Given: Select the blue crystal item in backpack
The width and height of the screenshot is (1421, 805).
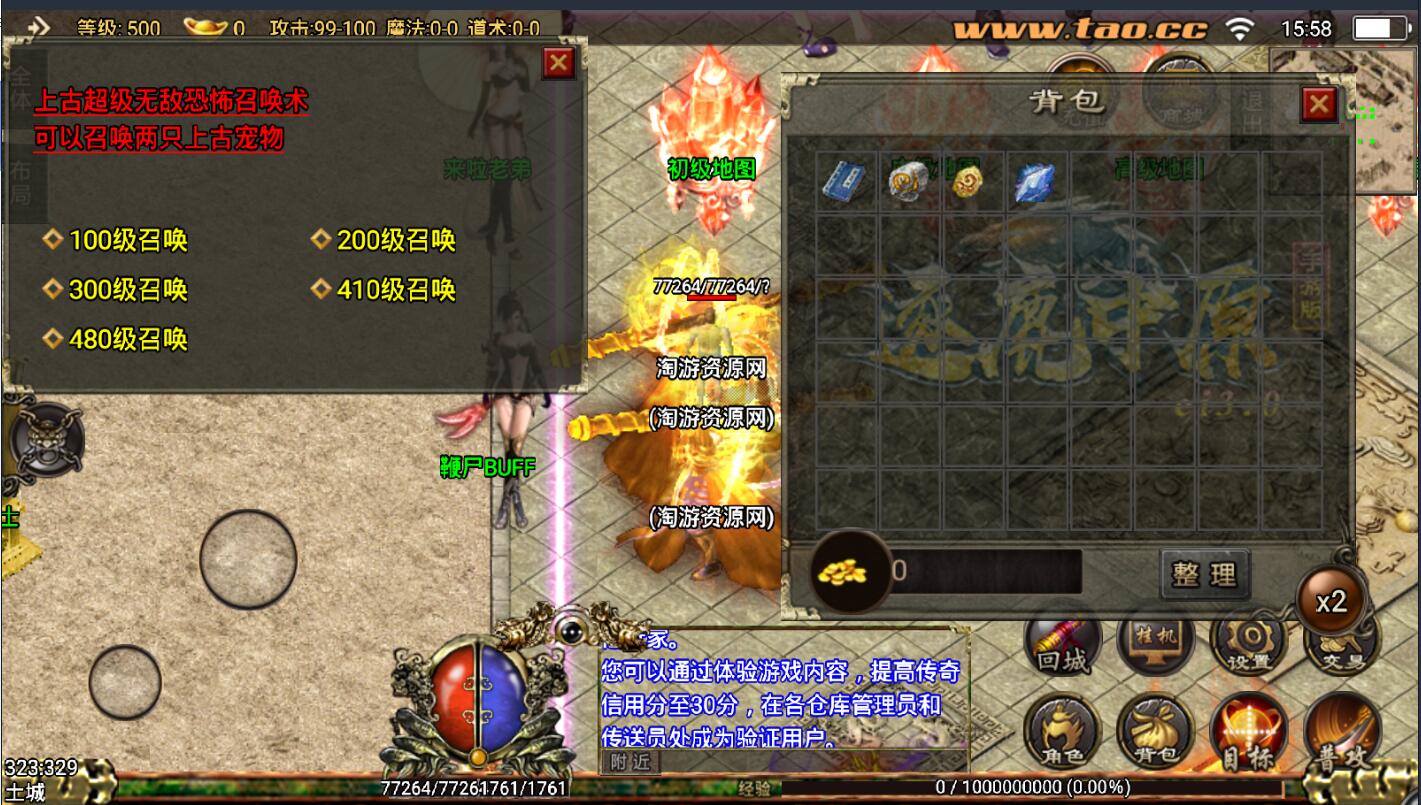Looking at the screenshot, I should pos(1033,183).
